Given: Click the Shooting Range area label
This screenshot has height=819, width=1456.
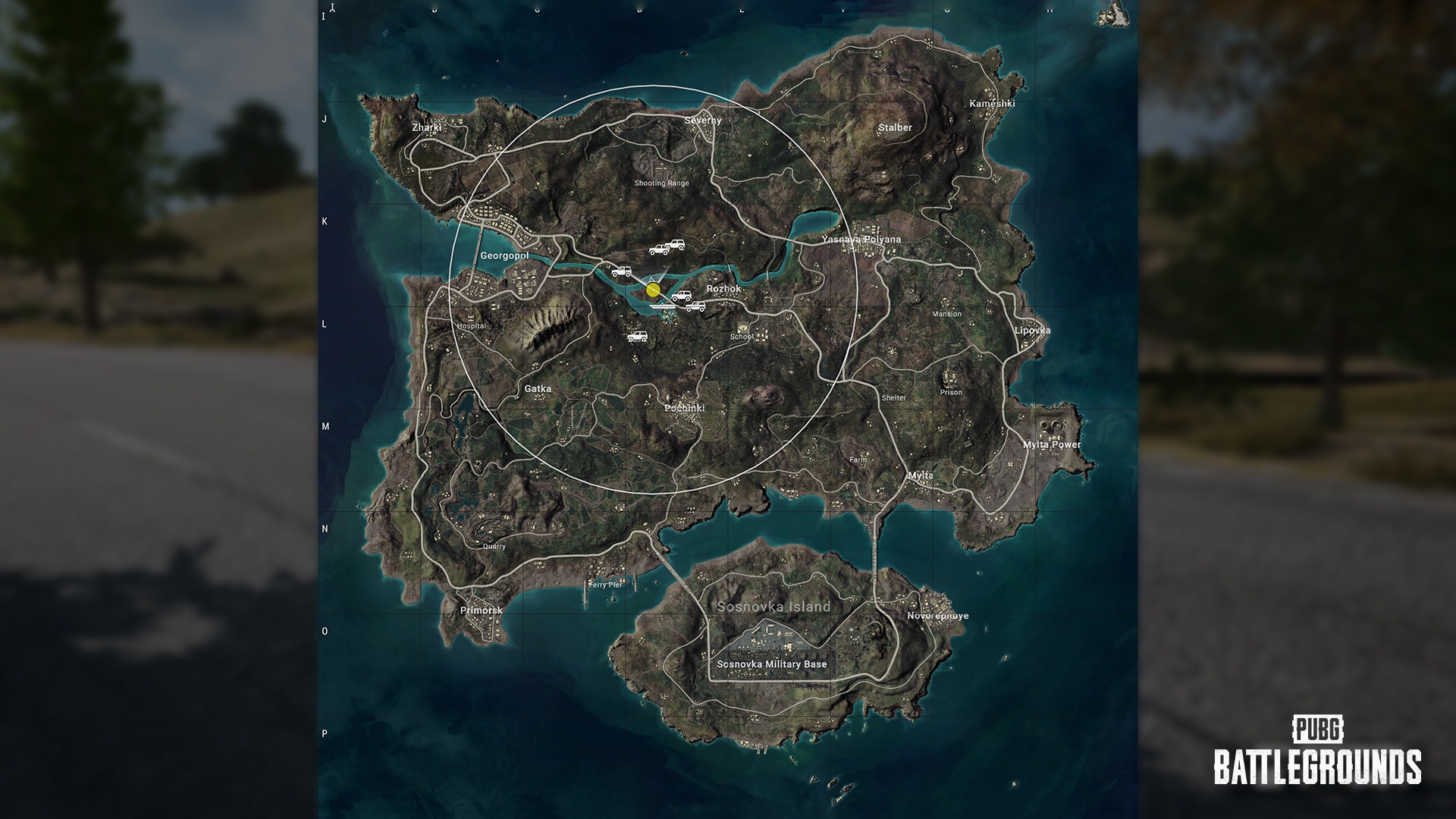Looking at the screenshot, I should click(661, 182).
